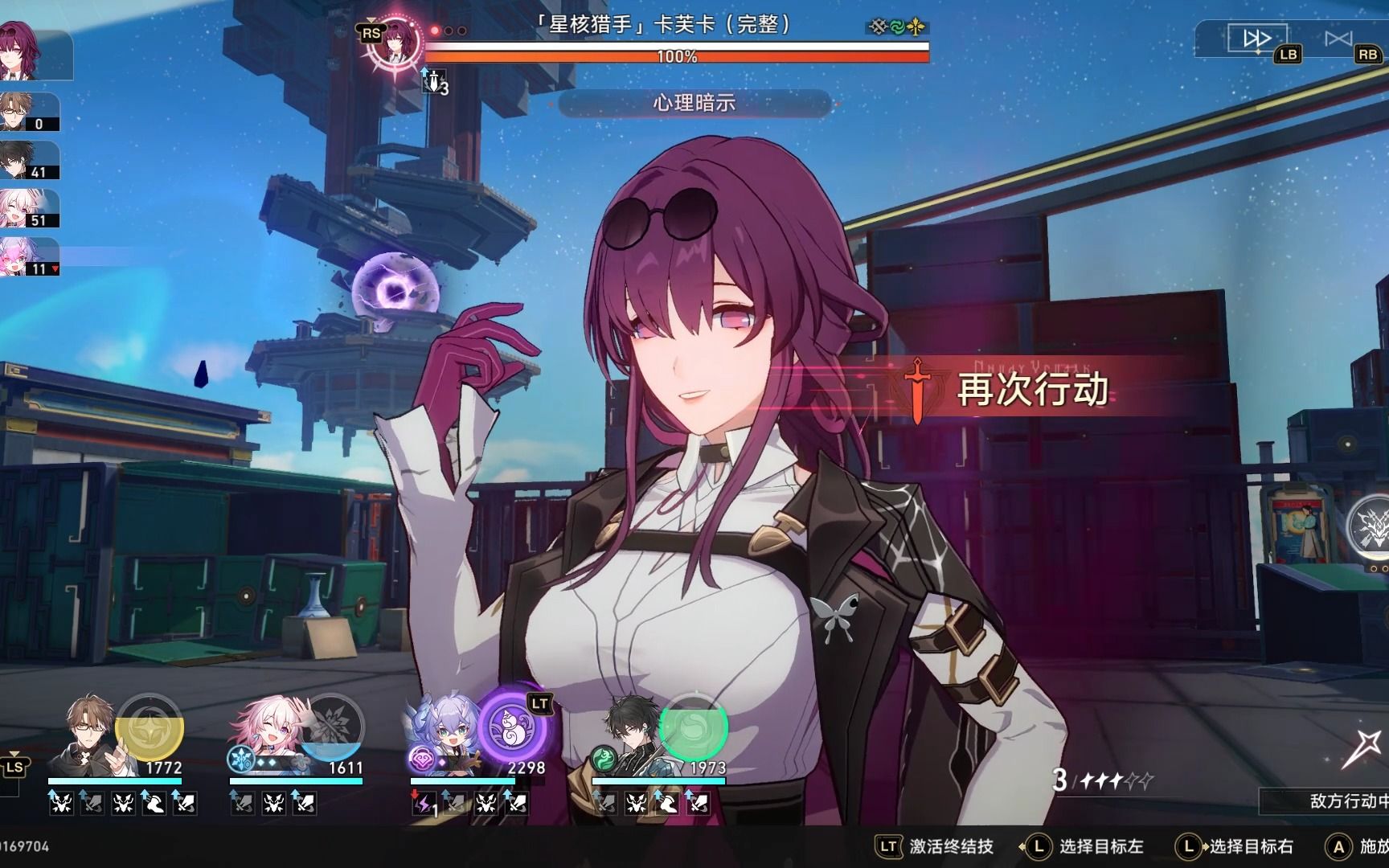The width and height of the screenshot is (1389, 868).
Task: Click the red sword icon on 再次行动 banner
Action: [x=915, y=388]
